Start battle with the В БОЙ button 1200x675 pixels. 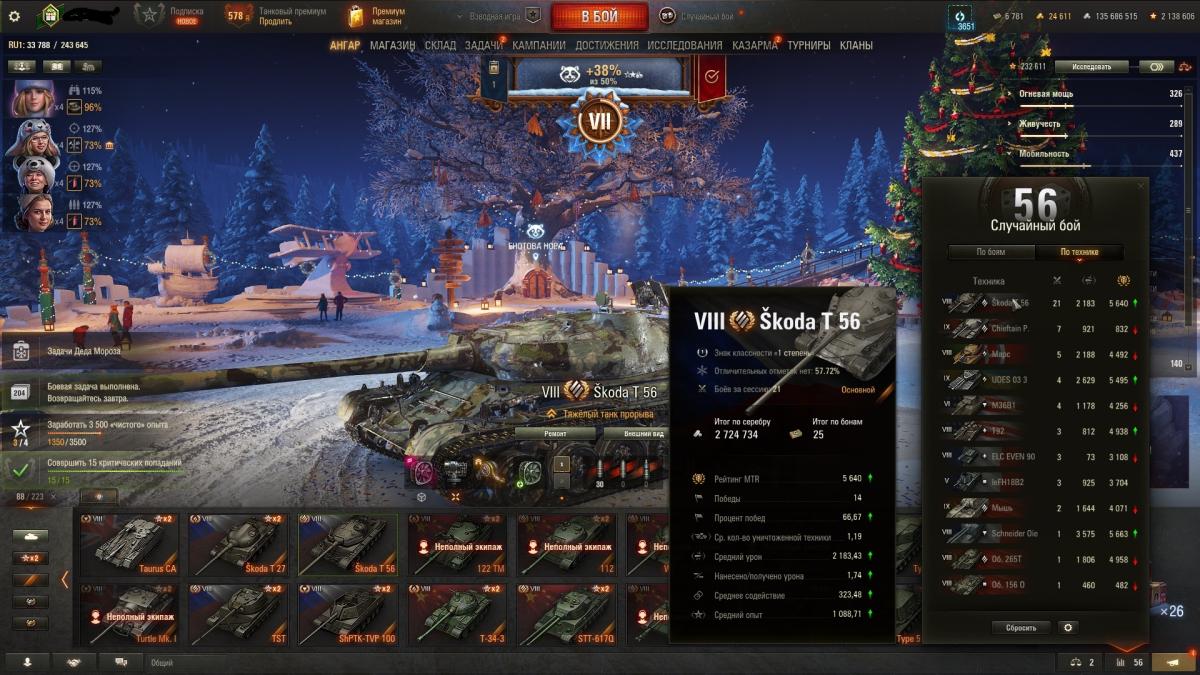click(x=599, y=16)
